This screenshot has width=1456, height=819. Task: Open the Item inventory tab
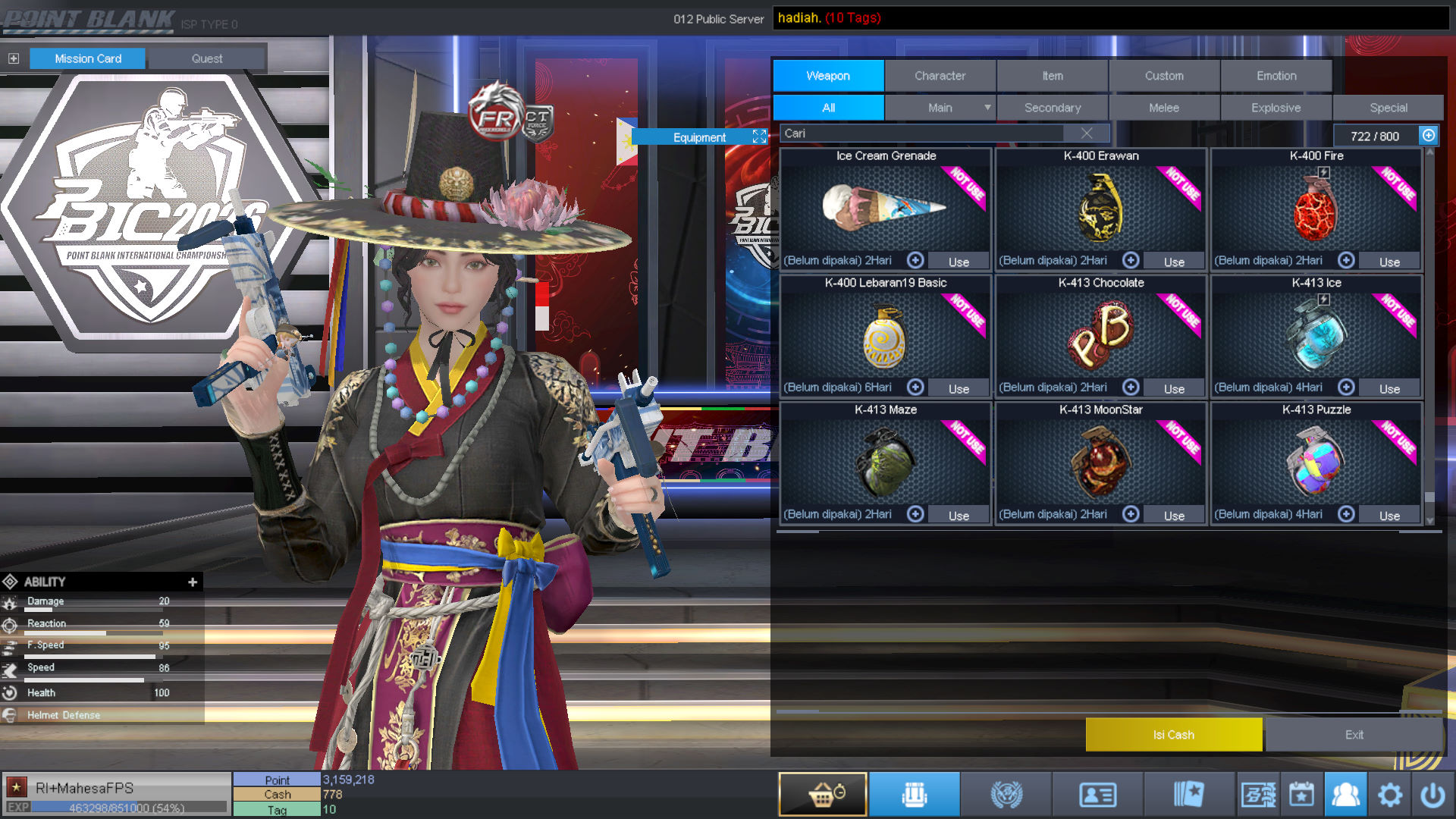[1052, 76]
